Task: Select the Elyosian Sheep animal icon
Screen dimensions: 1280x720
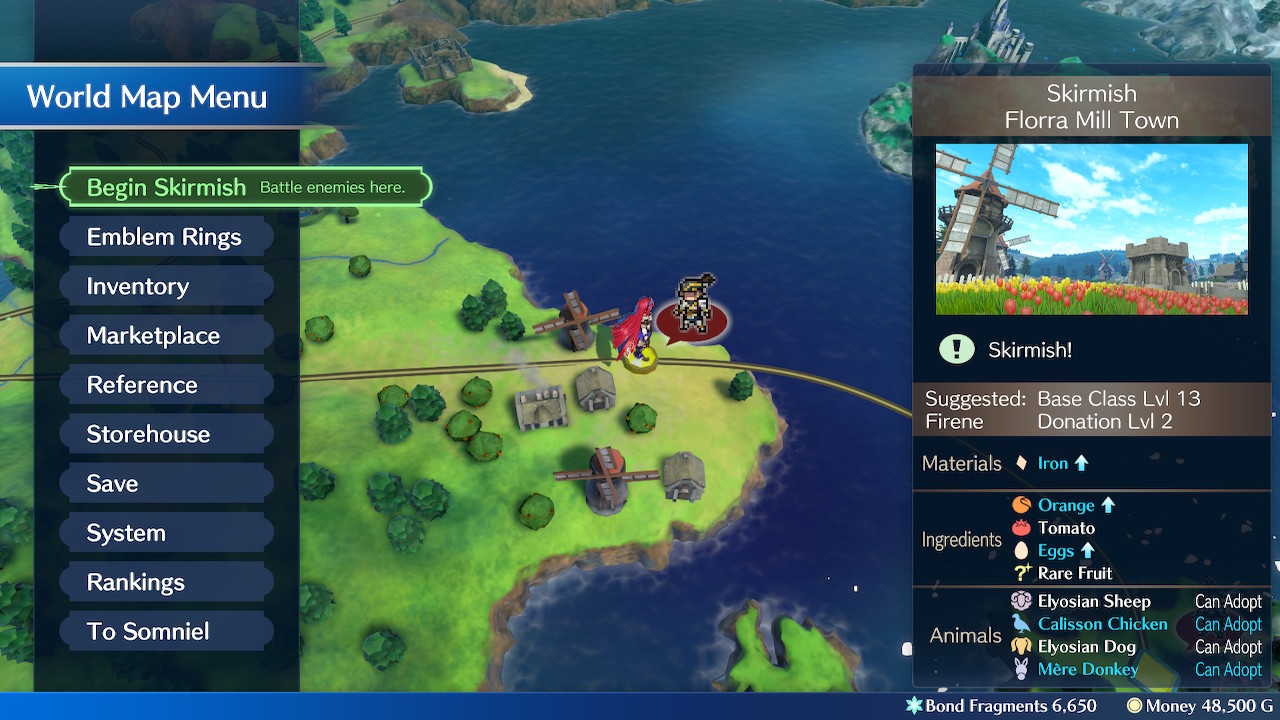Action: (x=1022, y=601)
